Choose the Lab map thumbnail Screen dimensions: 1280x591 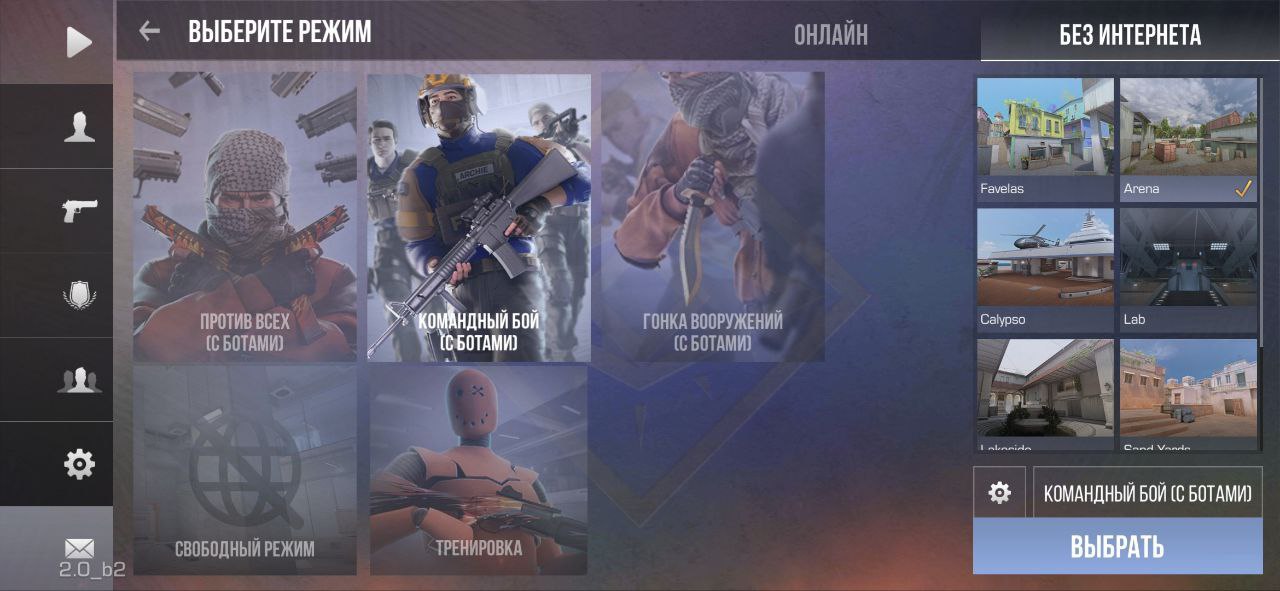point(1189,270)
